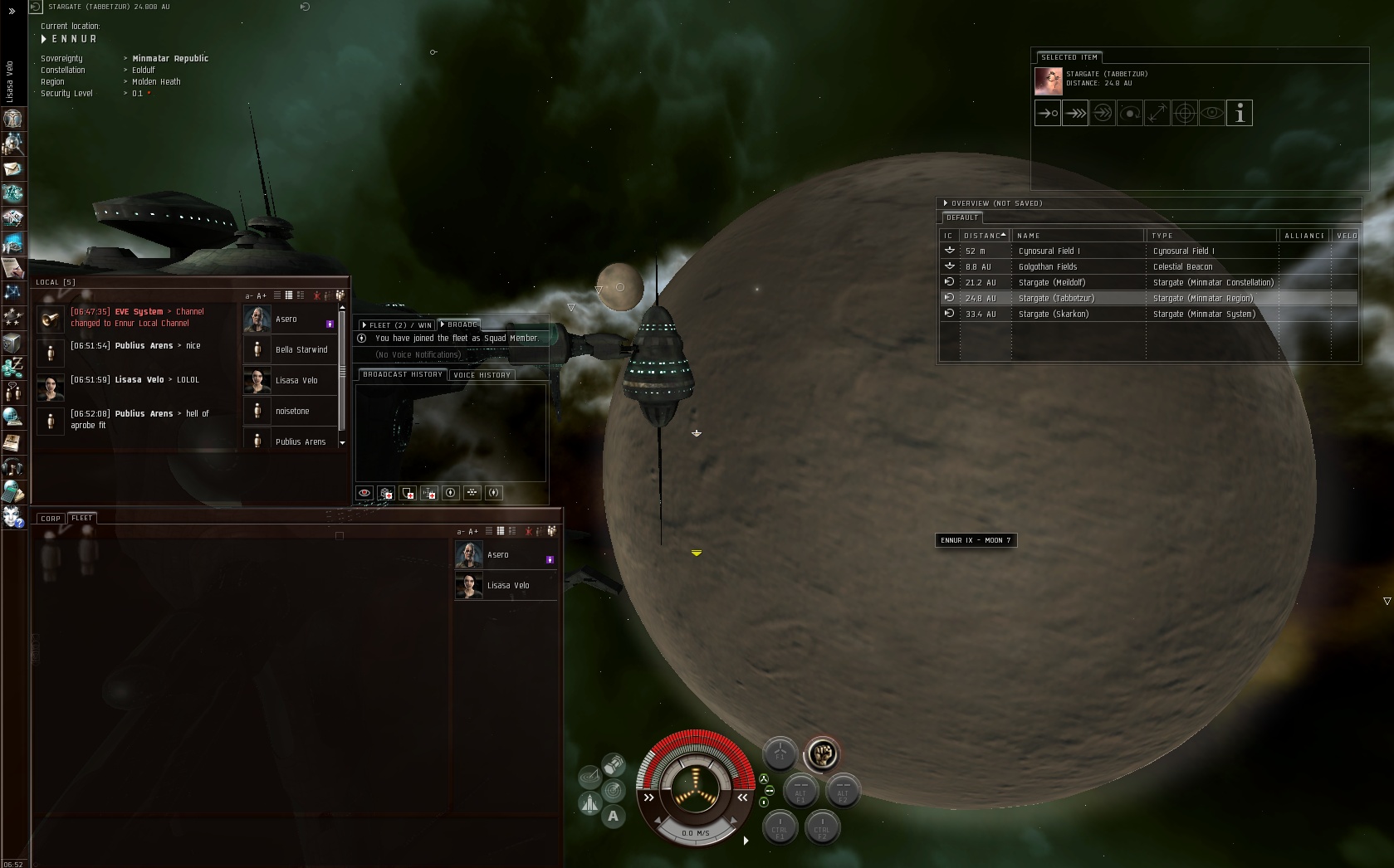This screenshot has width=1394, height=868.
Task: Click the Show Info button for selected stargate
Action: (x=1239, y=114)
